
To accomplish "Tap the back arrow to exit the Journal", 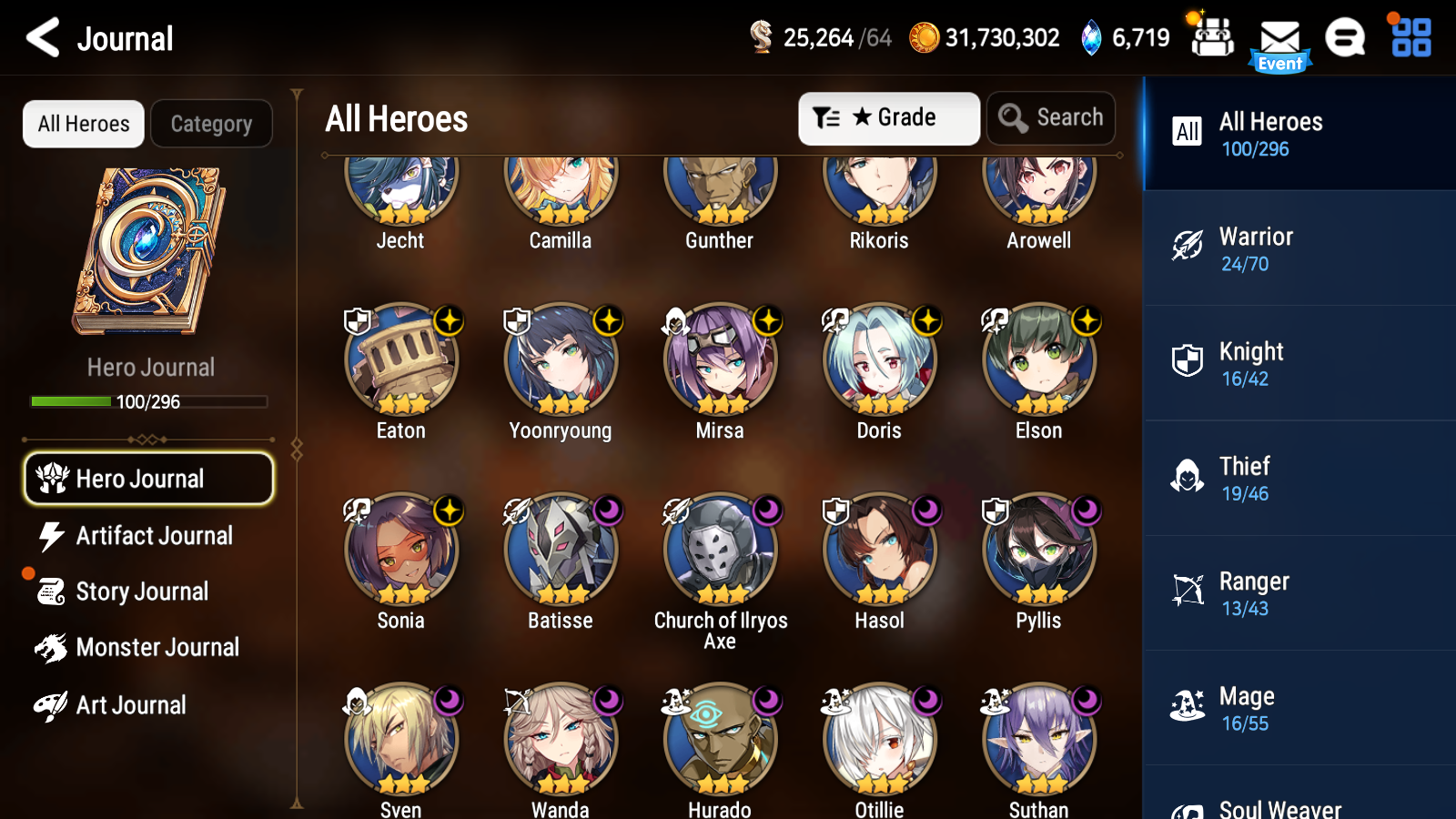I will coord(40,37).
